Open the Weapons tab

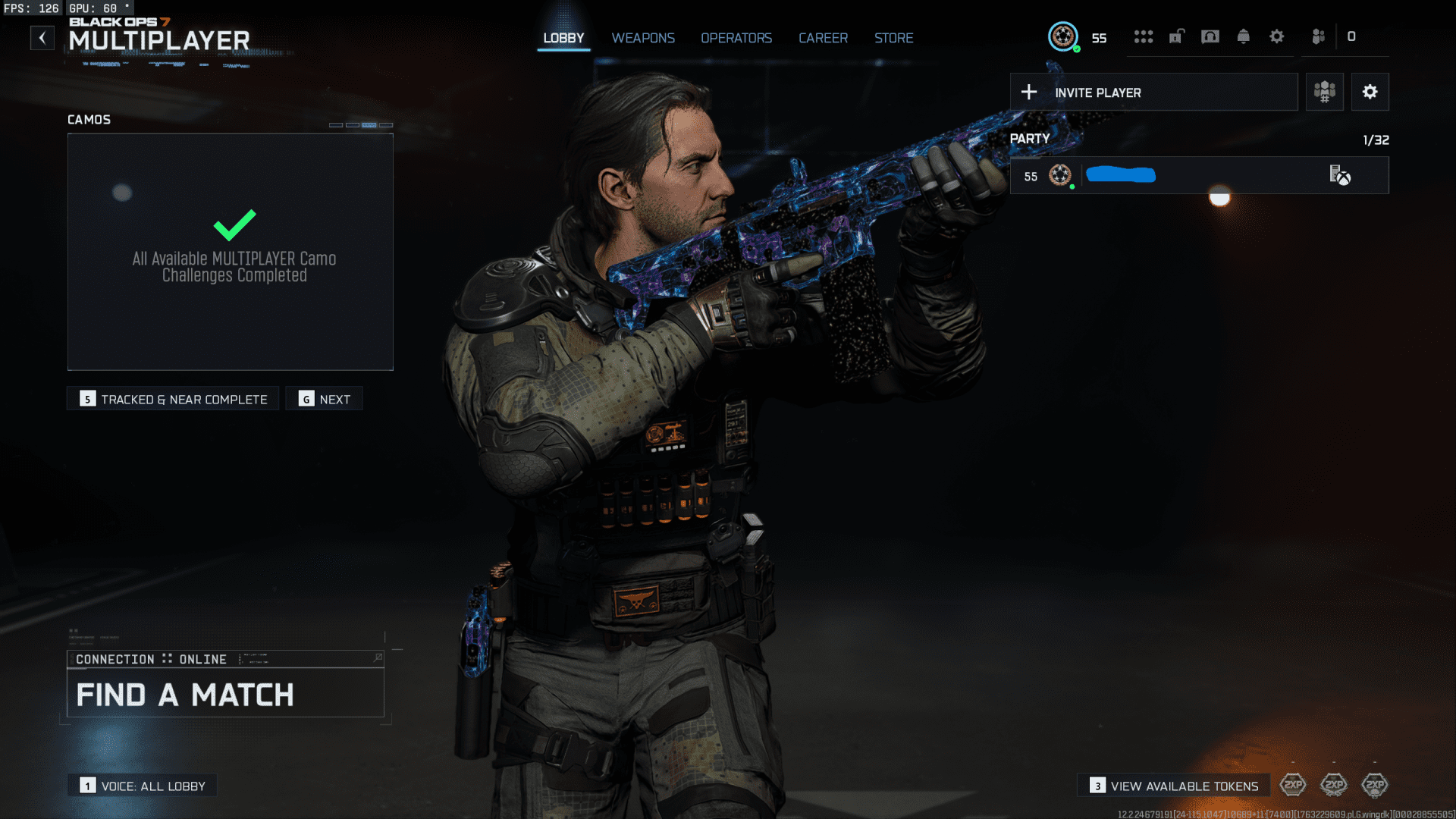643,38
